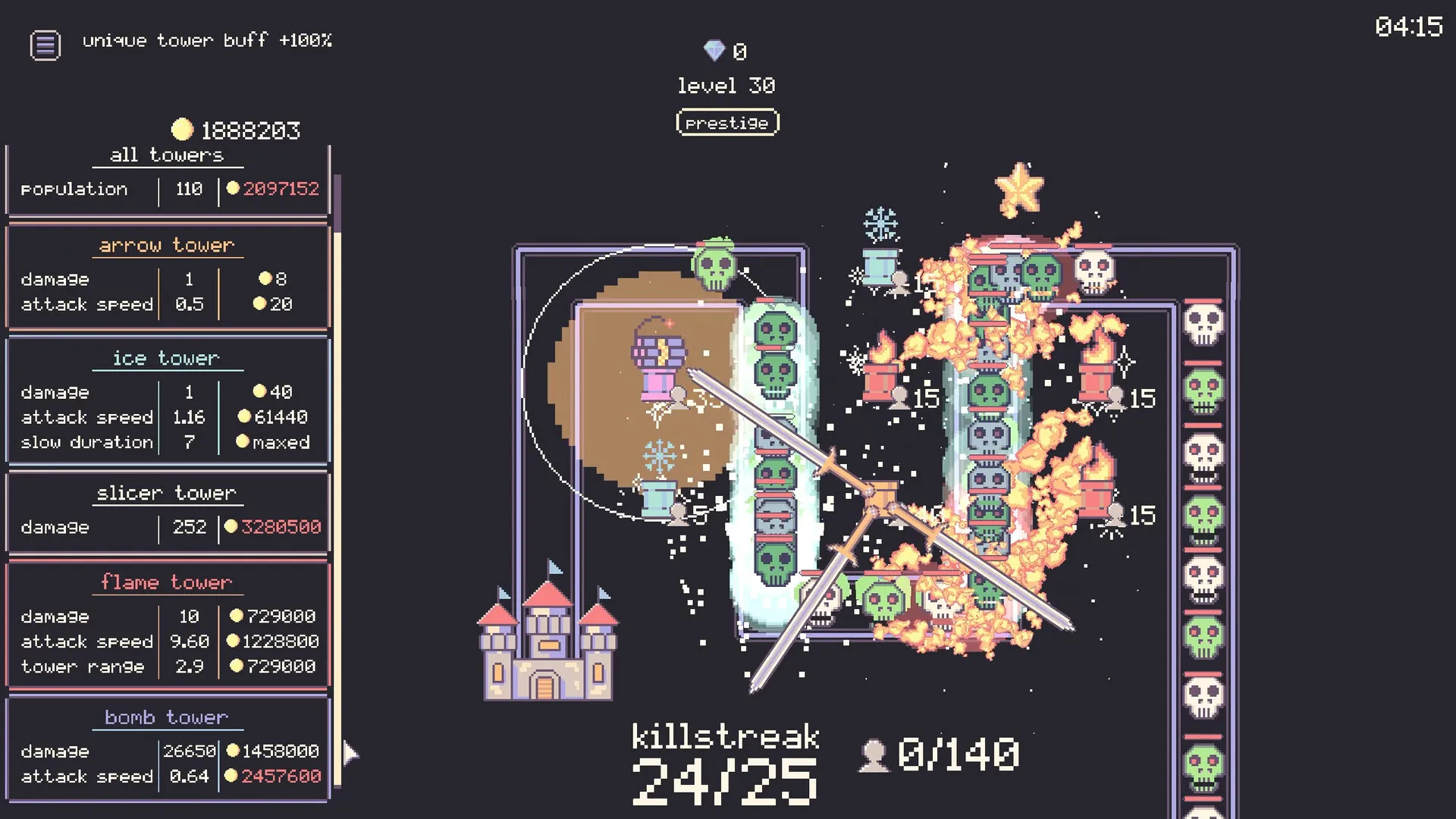Buy arrow tower damage upgrade for 8 coins
1456x819 pixels.
click(x=273, y=279)
